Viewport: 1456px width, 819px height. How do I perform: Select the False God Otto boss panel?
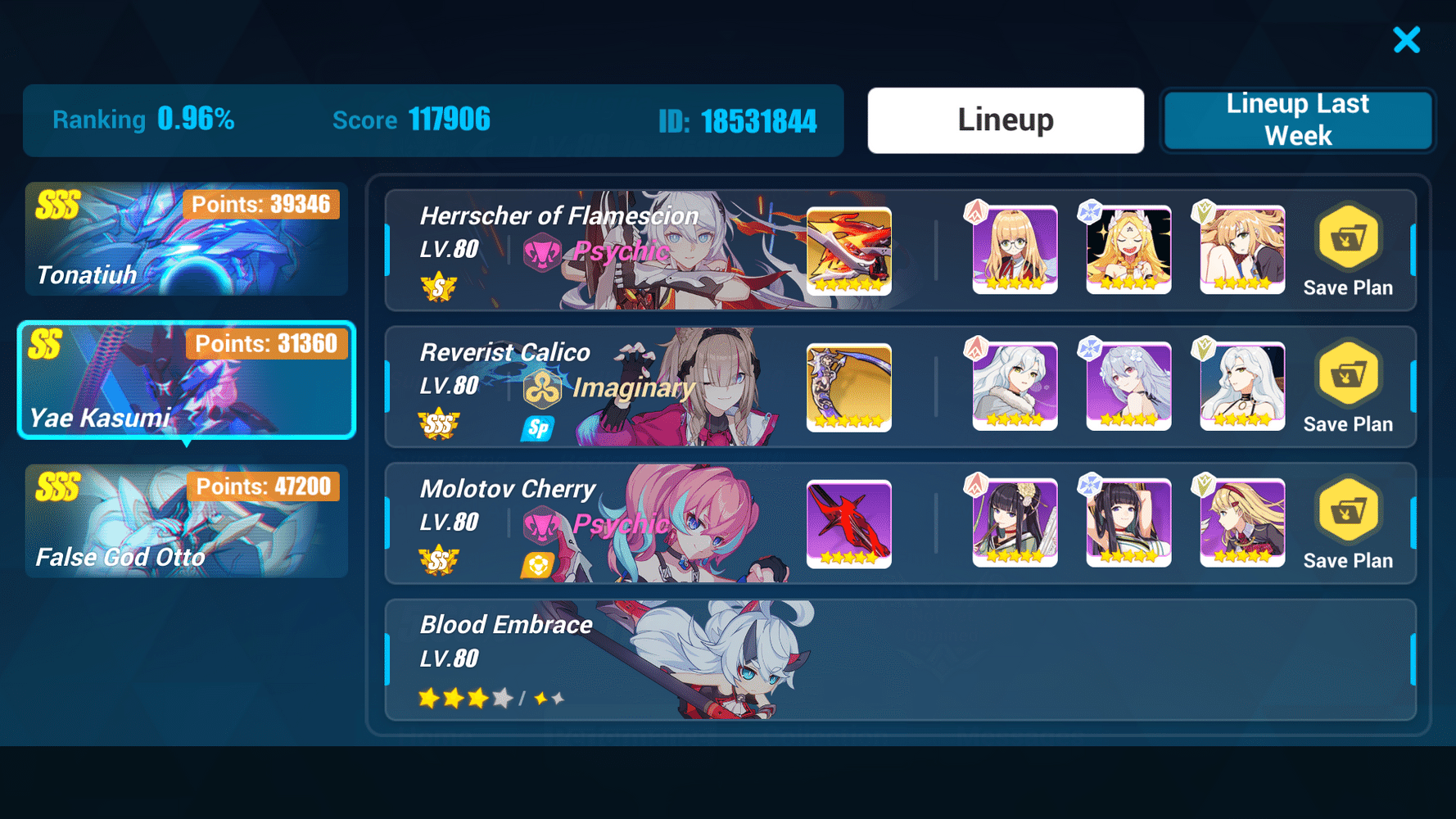pos(187,522)
